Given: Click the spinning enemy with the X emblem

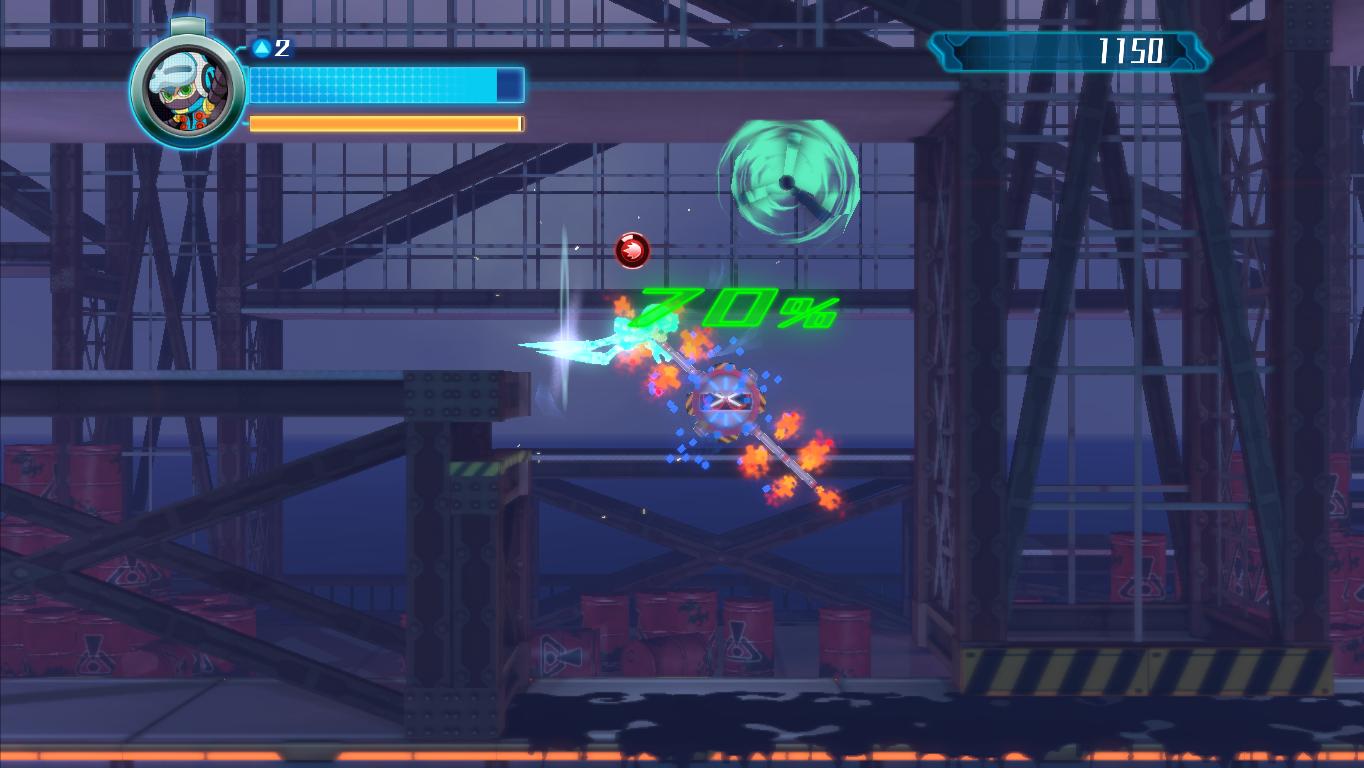Looking at the screenshot, I should point(728,400).
